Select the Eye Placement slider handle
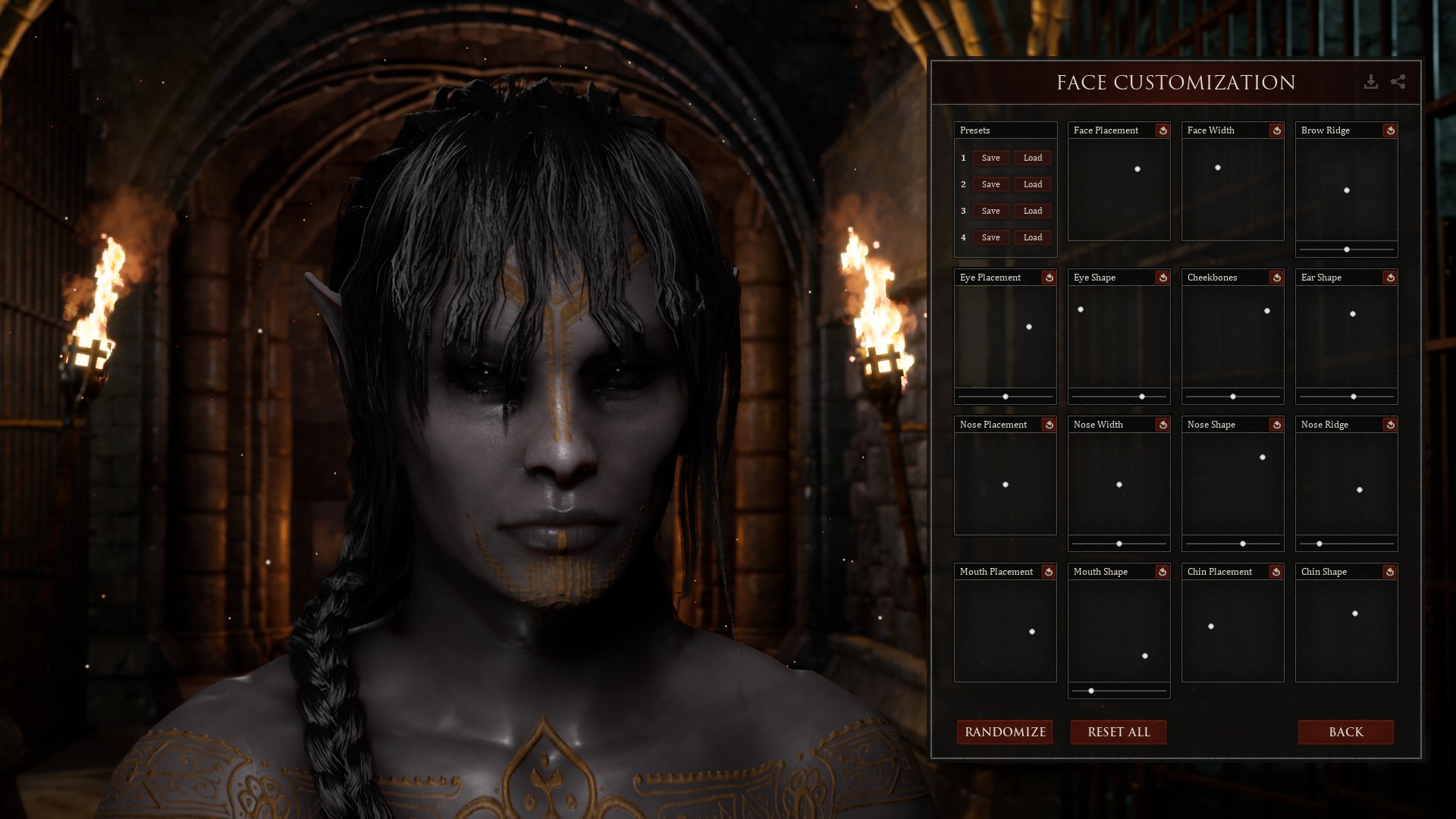Image resolution: width=1456 pixels, height=819 pixels. point(1006,397)
